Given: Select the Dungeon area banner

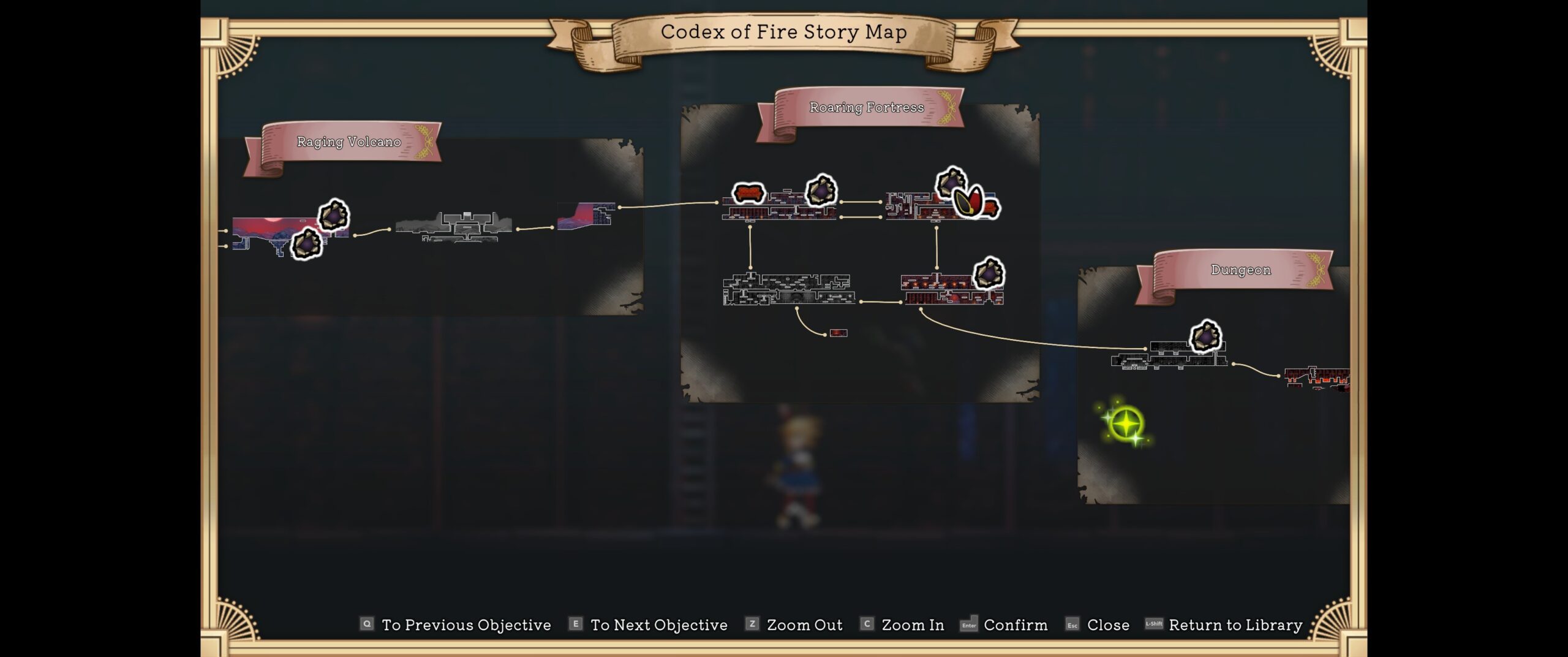Looking at the screenshot, I should (1240, 270).
